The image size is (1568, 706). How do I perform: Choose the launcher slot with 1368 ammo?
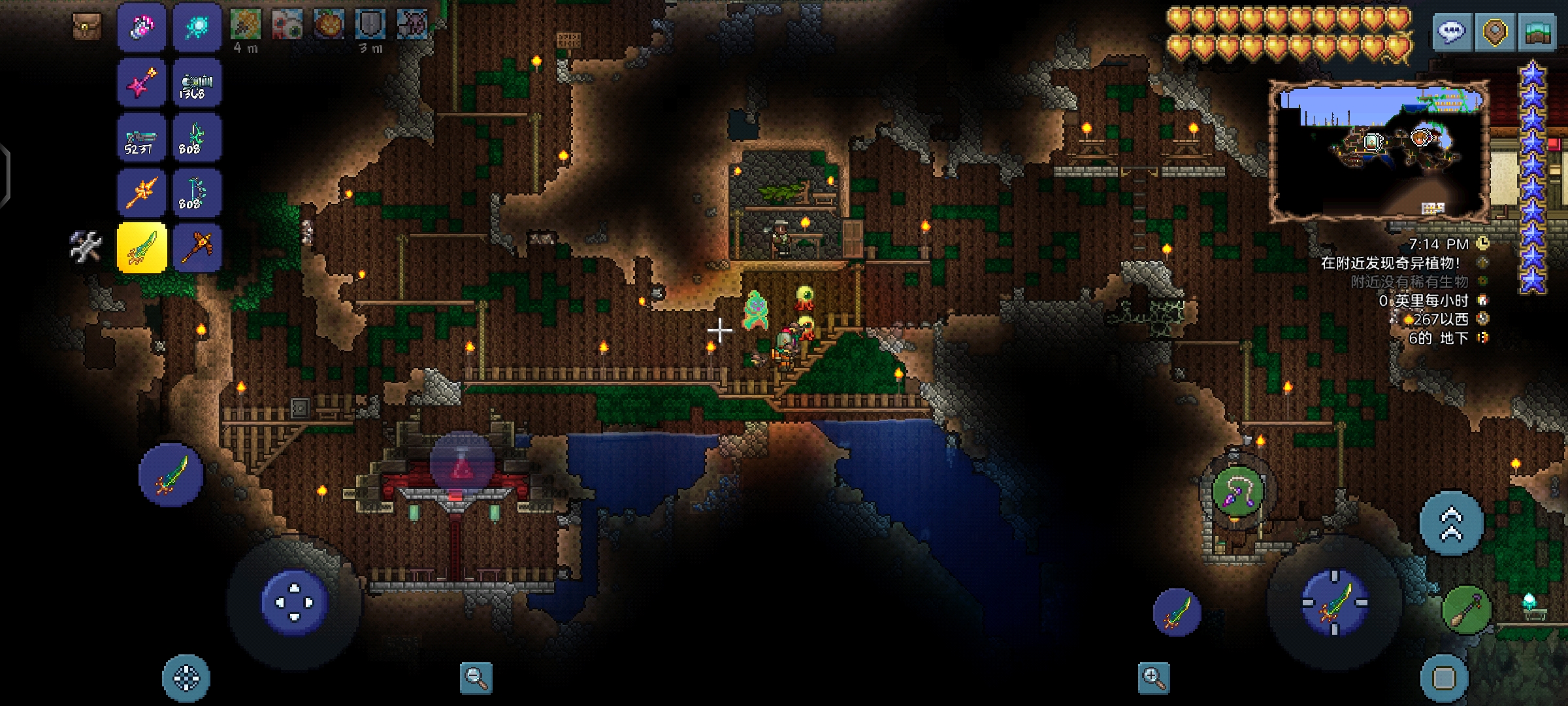point(197,83)
